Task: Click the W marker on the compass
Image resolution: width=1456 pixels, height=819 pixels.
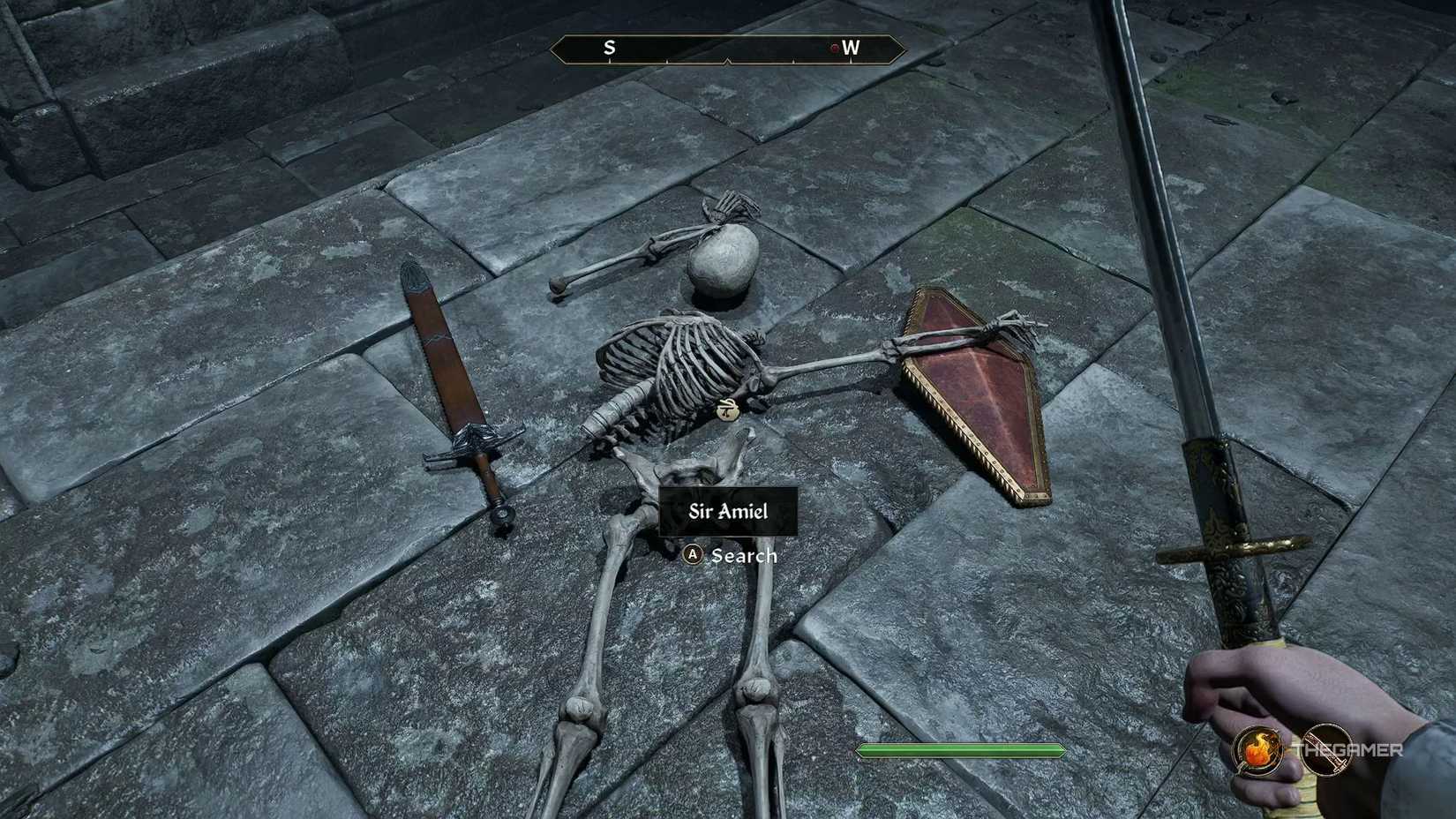Action: tap(850, 49)
